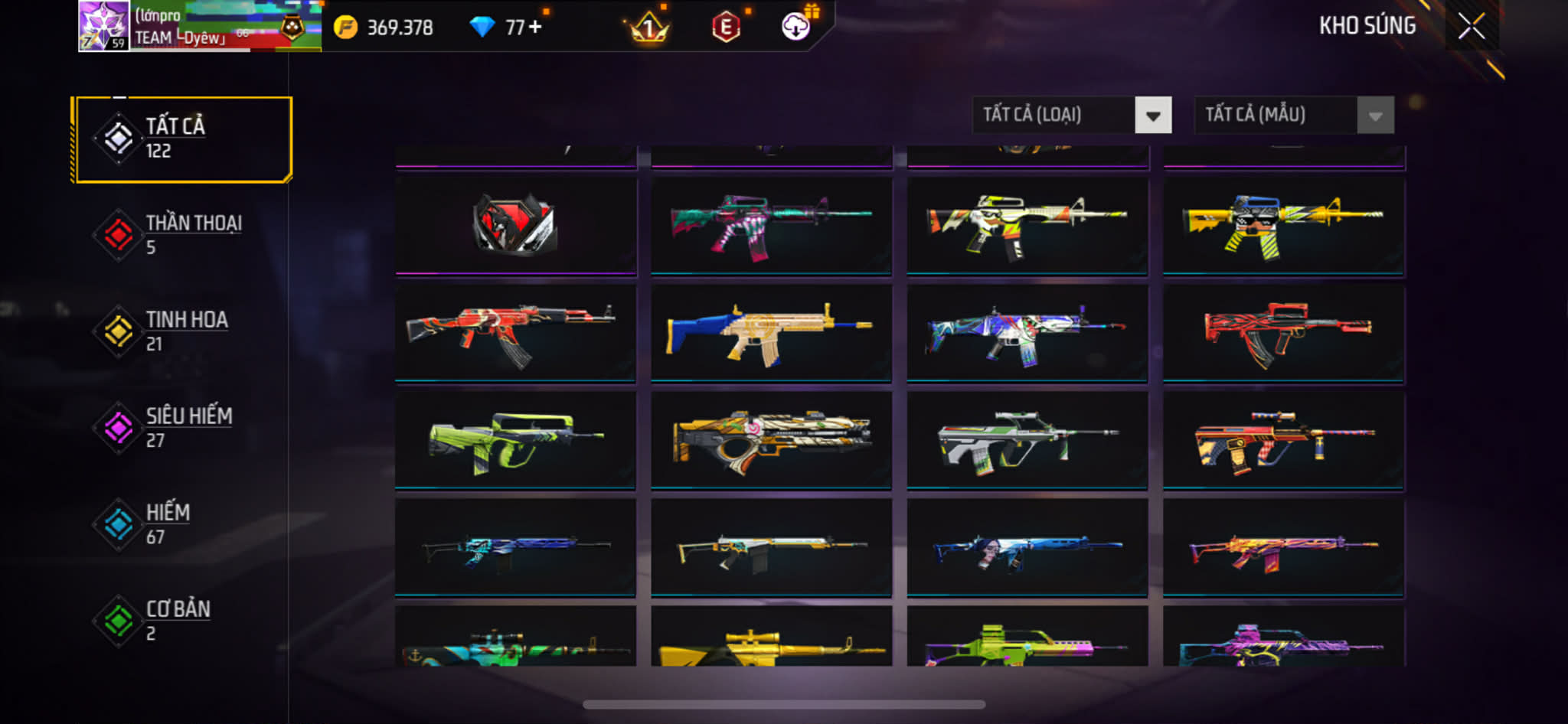Screen dimensions: 1568x724
Task: Select the Tất Cả category tab
Action: click(x=183, y=139)
